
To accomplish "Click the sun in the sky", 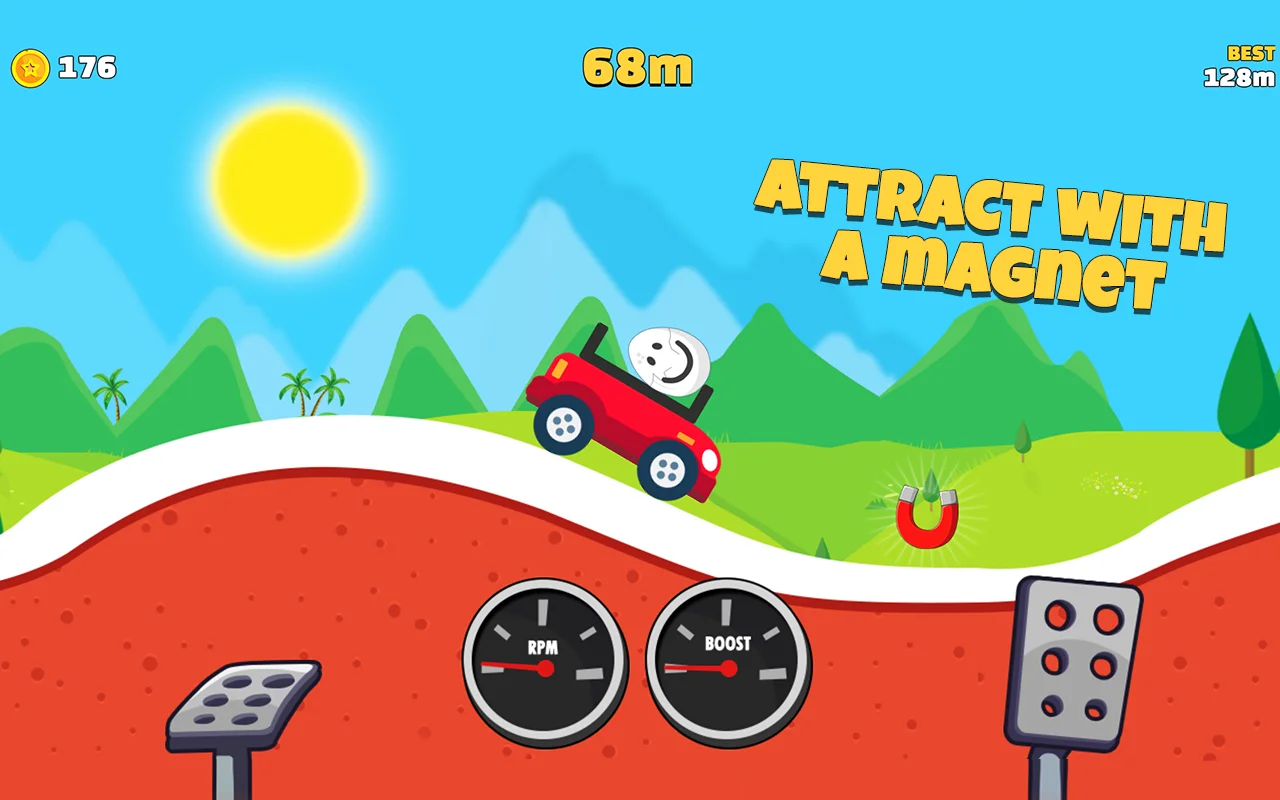I will pos(288,180).
